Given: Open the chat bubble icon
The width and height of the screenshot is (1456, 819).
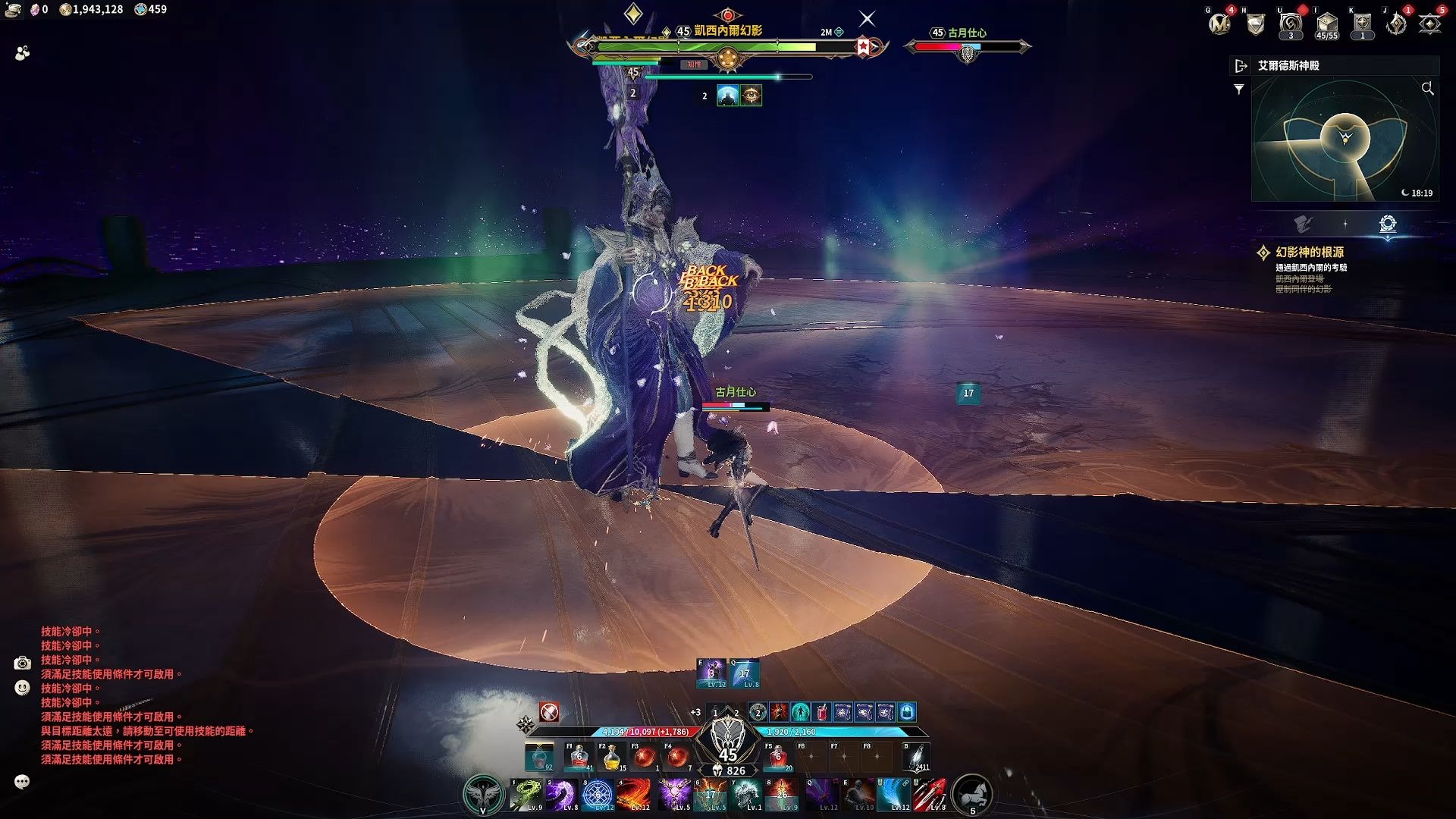Looking at the screenshot, I should (22, 782).
